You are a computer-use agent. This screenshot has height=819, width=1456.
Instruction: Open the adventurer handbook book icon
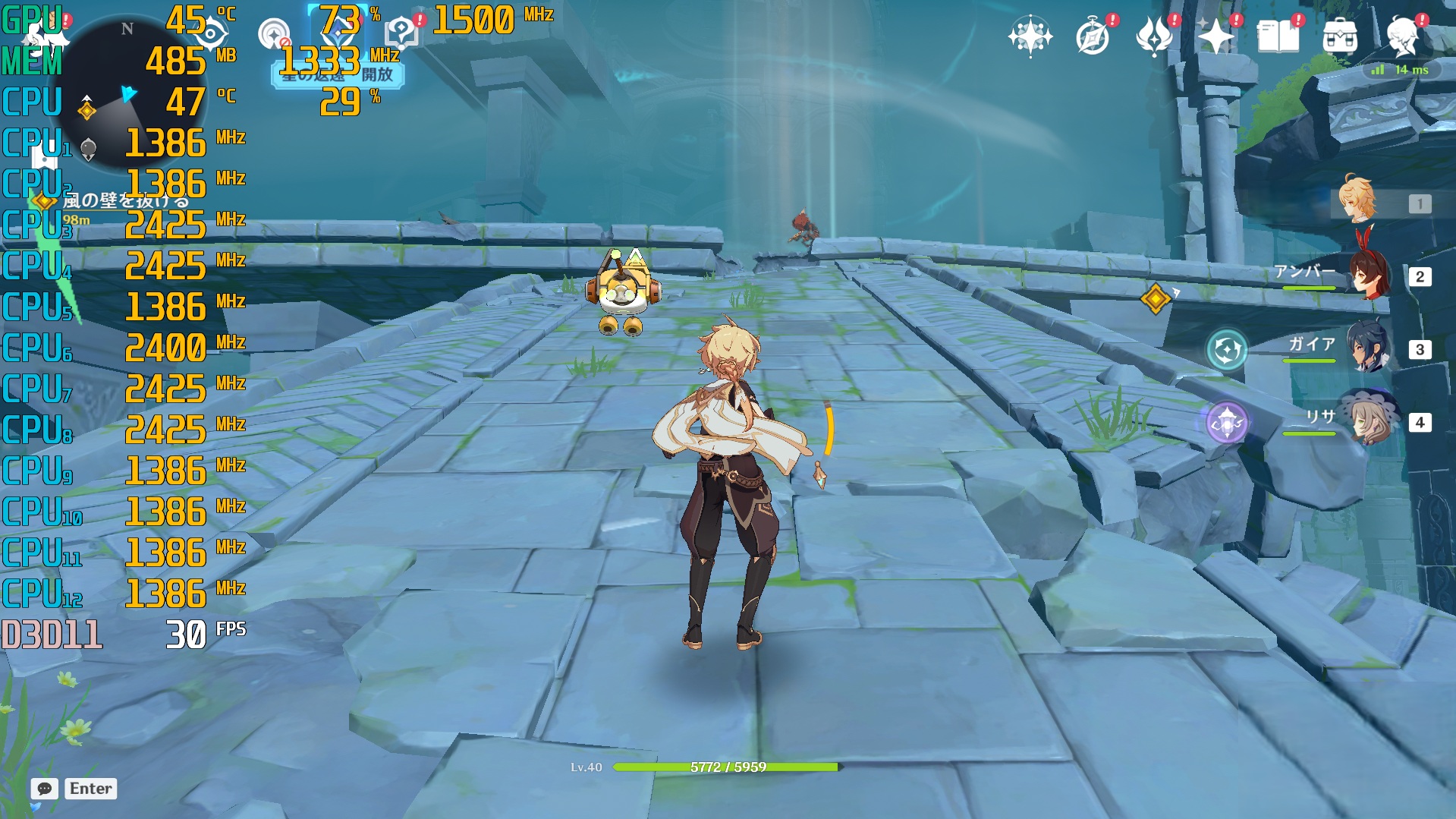tap(1278, 36)
